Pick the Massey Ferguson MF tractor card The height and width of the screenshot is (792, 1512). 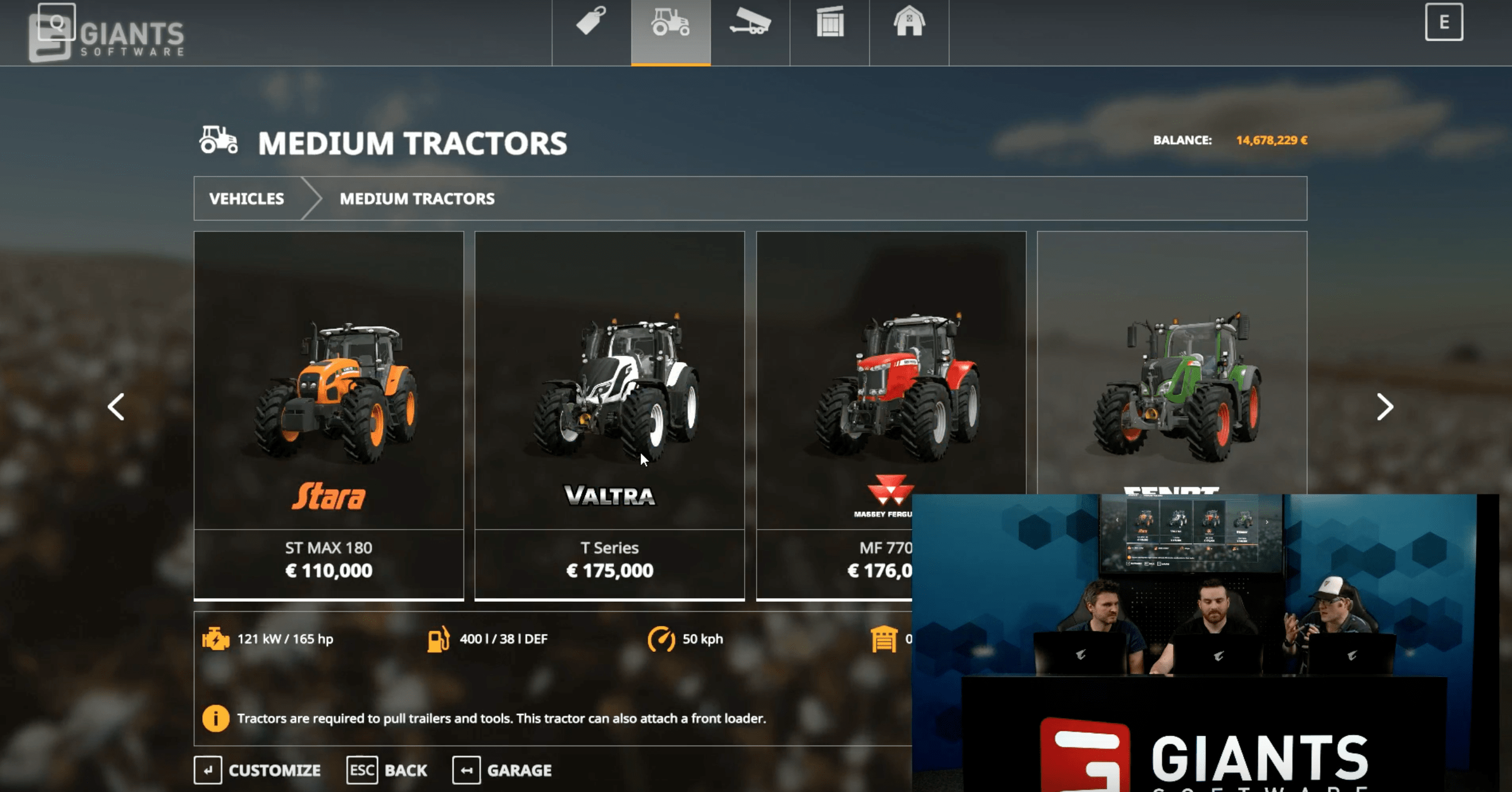(x=890, y=388)
